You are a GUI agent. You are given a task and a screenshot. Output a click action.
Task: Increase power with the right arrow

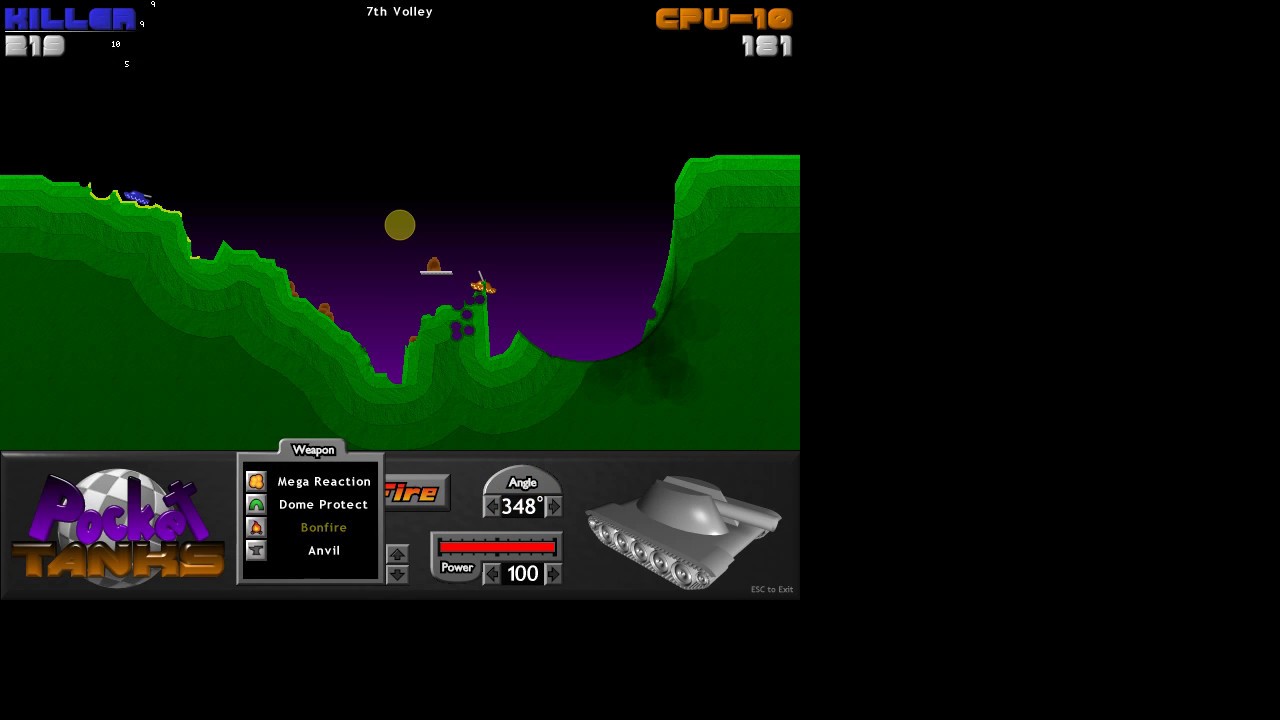[x=552, y=574]
